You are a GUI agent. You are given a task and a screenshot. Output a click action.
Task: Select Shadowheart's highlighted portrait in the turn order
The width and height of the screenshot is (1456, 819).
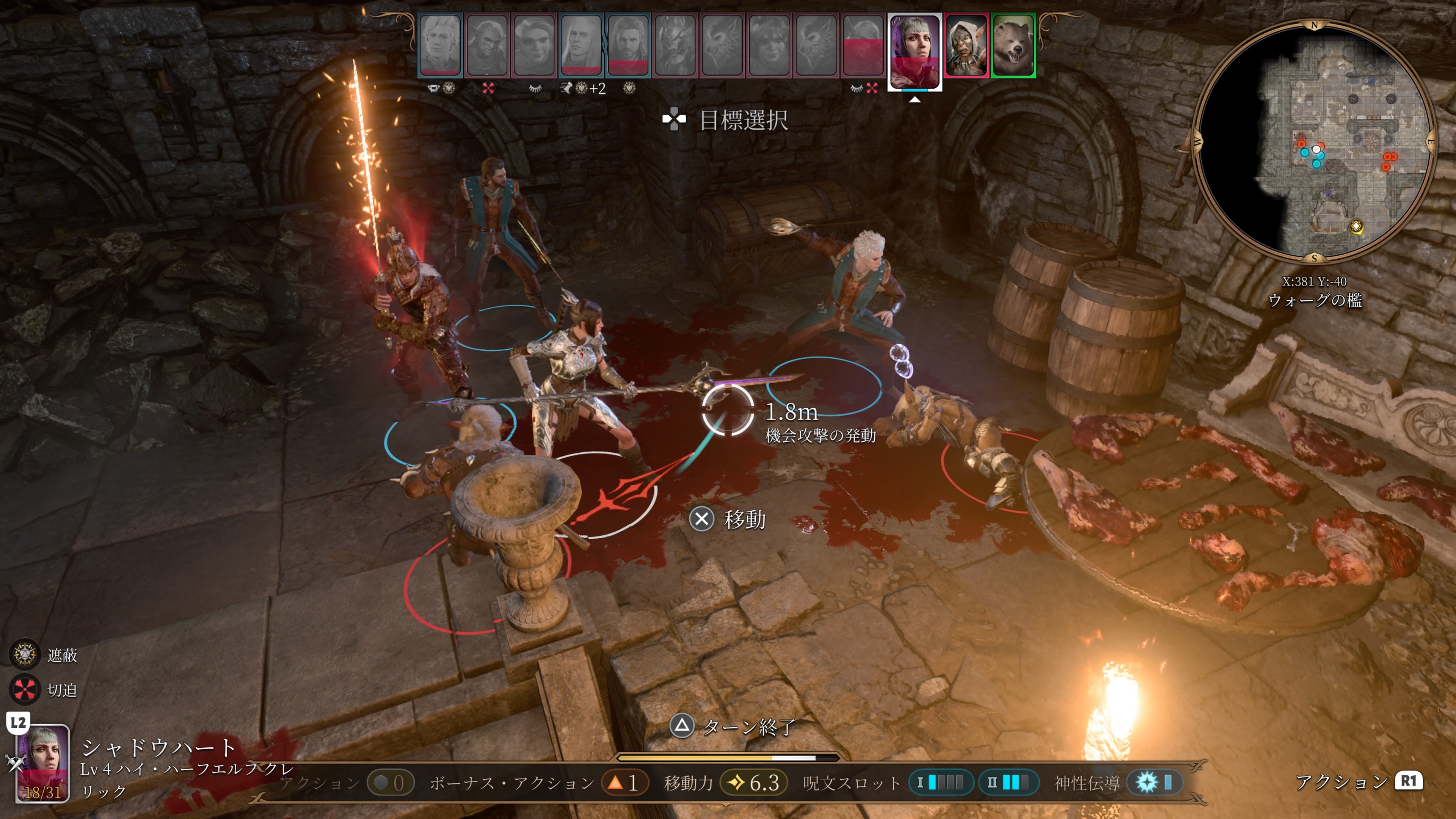(915, 51)
